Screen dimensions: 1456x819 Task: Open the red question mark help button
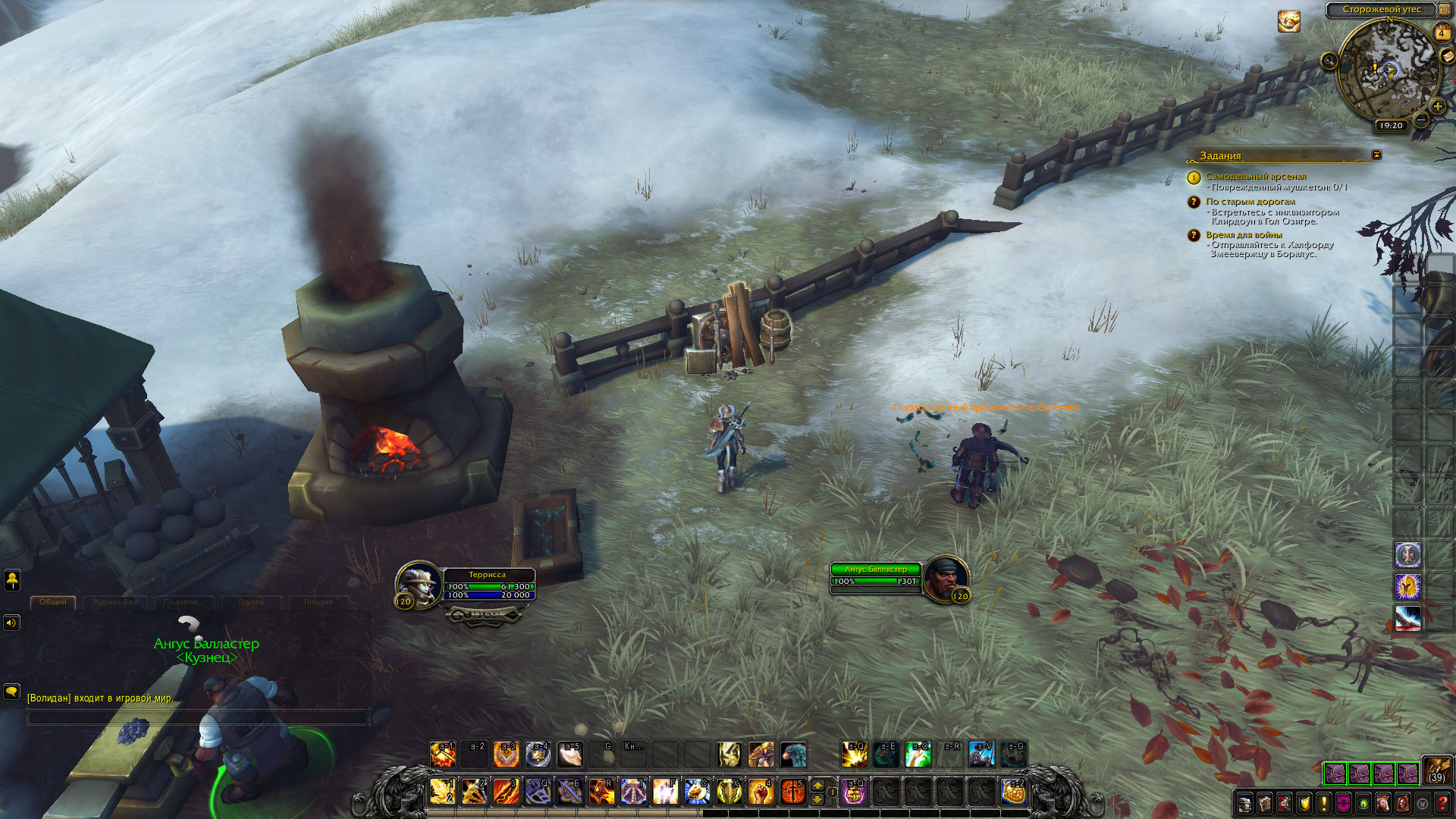[x=1442, y=803]
